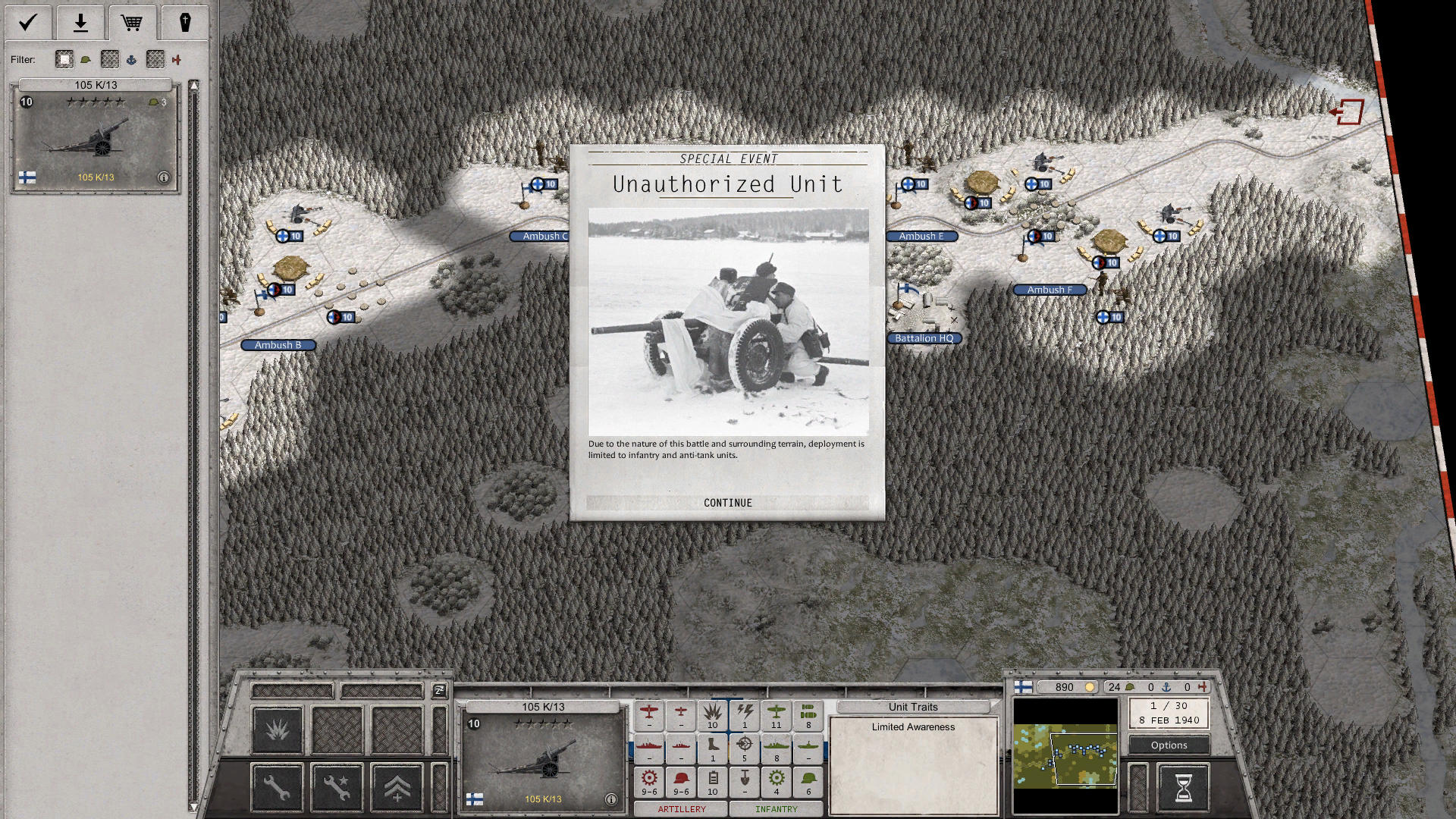The height and width of the screenshot is (819, 1456).
Task: Click the deploy download-arrow tab
Action: (80, 23)
